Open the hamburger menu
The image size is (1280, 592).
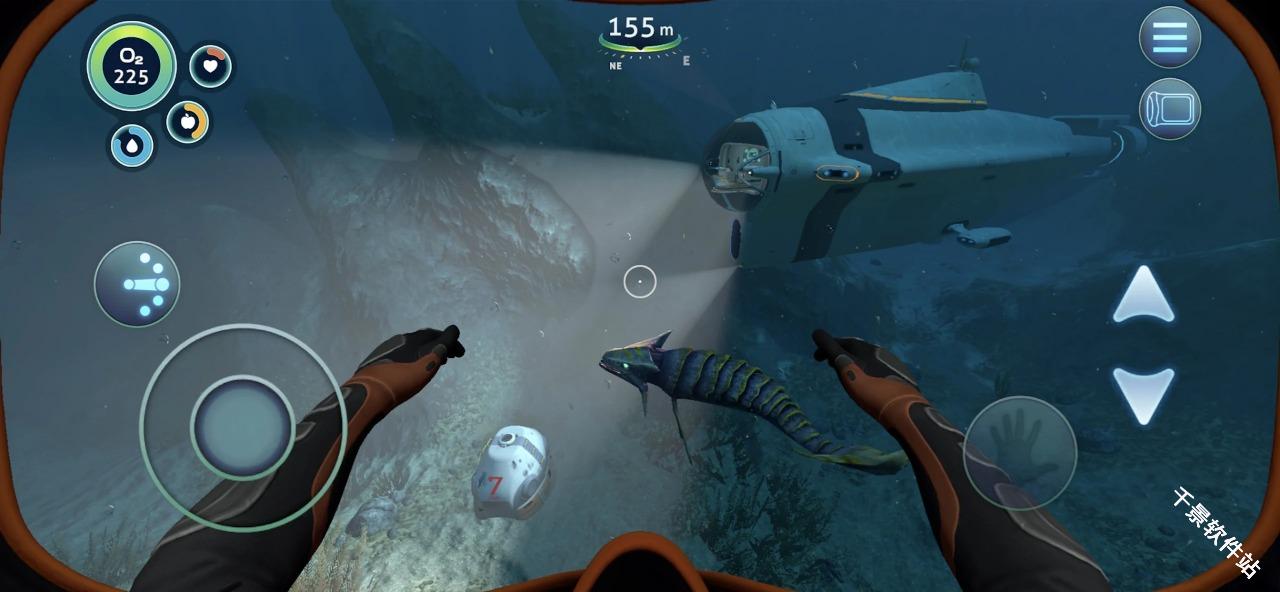pos(1169,38)
